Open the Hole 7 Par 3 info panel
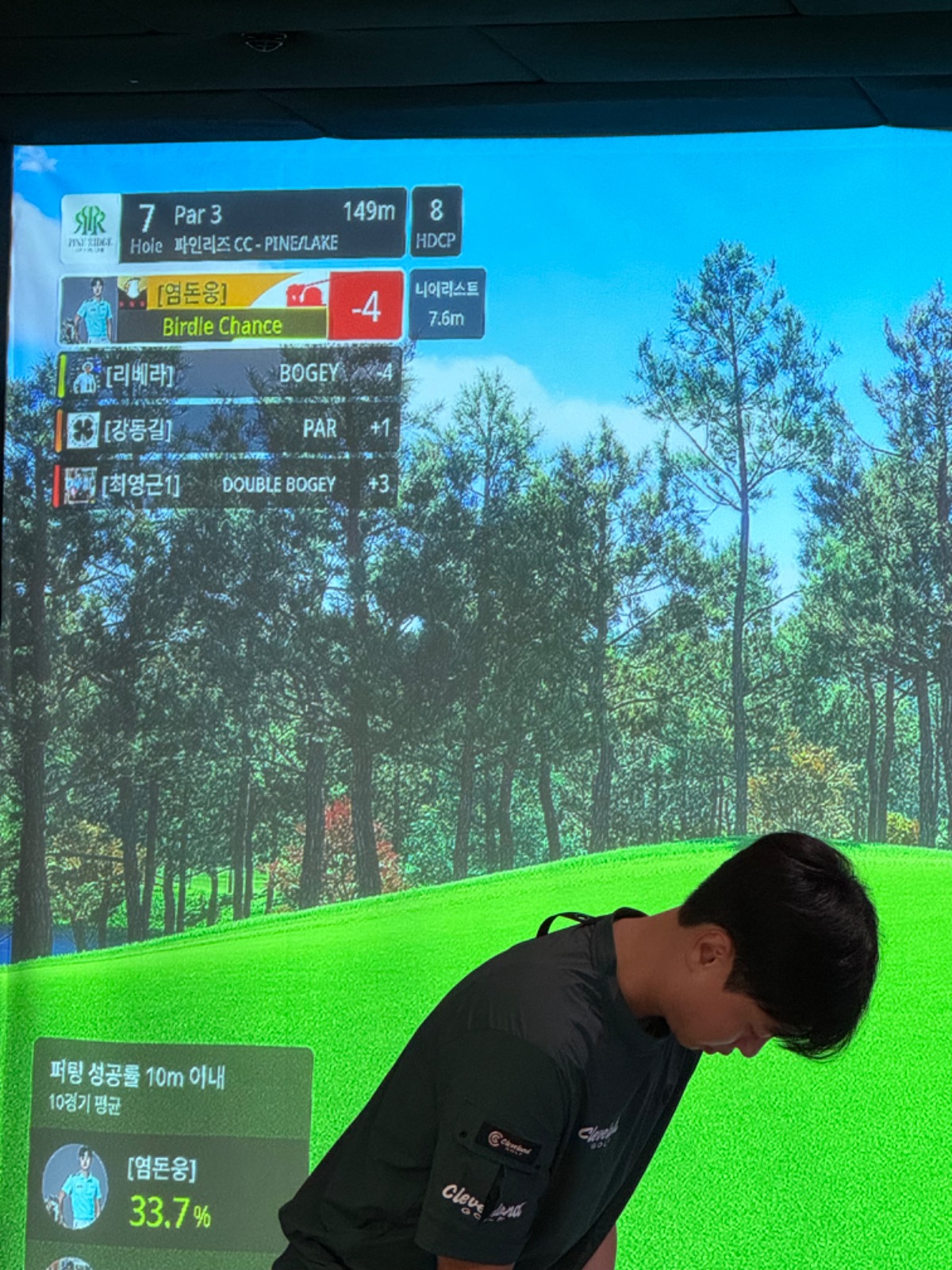The width and height of the screenshot is (952, 1270). click(x=263, y=225)
